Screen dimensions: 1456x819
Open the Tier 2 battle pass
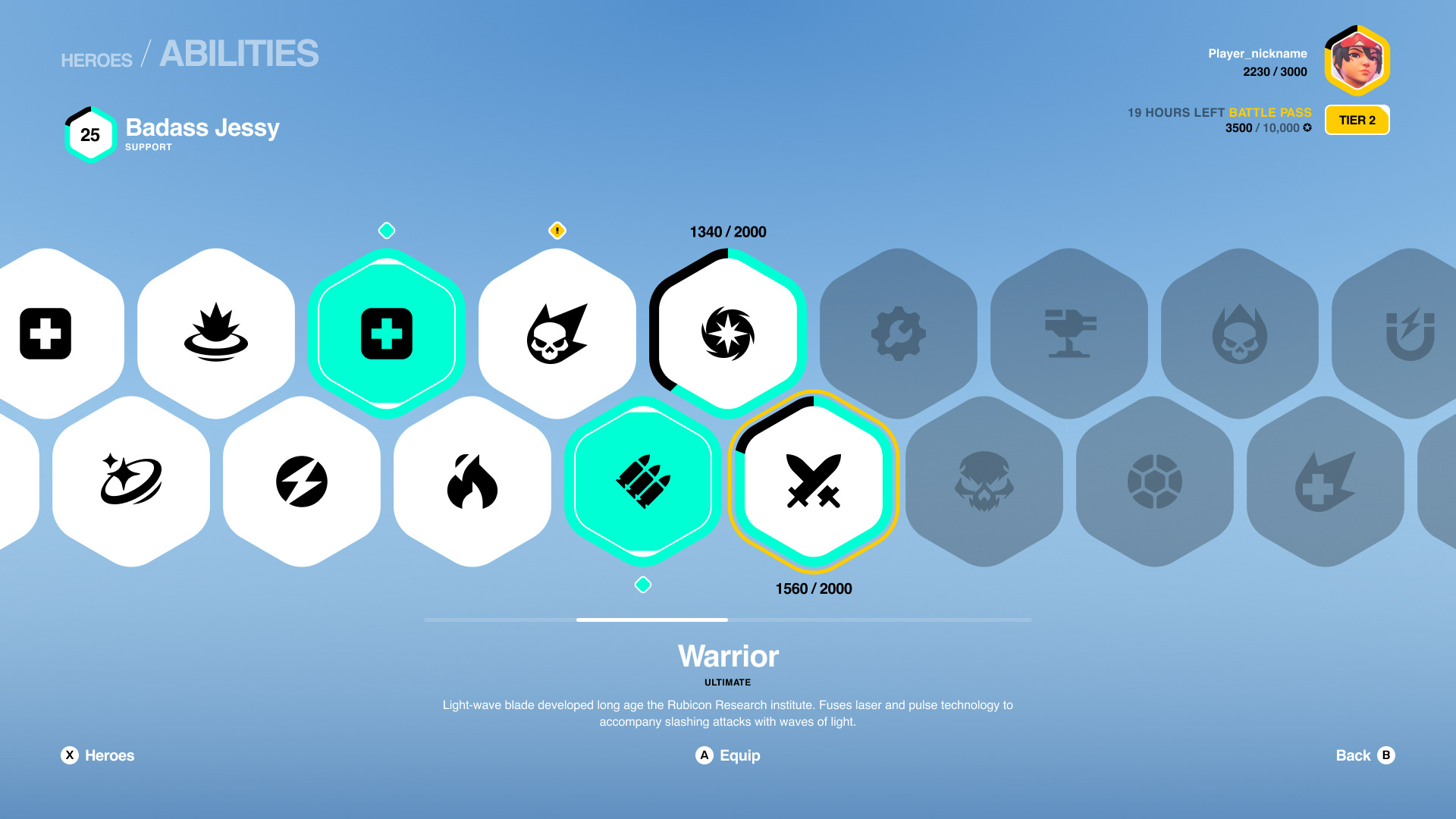tap(1357, 120)
